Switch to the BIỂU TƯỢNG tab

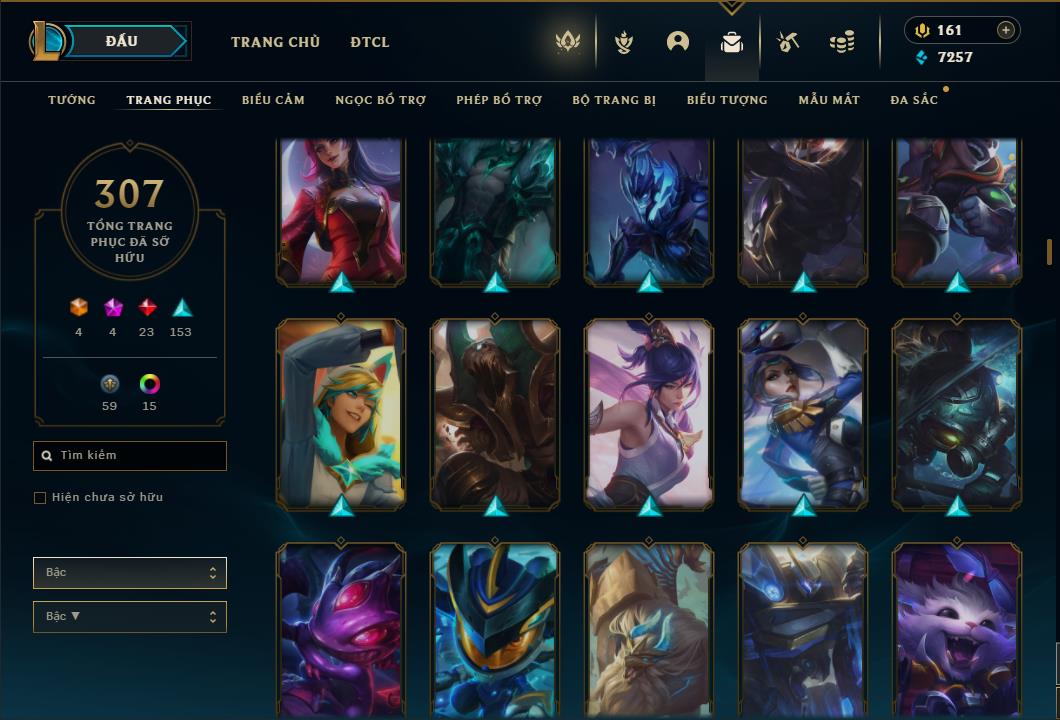pyautogui.click(x=727, y=100)
